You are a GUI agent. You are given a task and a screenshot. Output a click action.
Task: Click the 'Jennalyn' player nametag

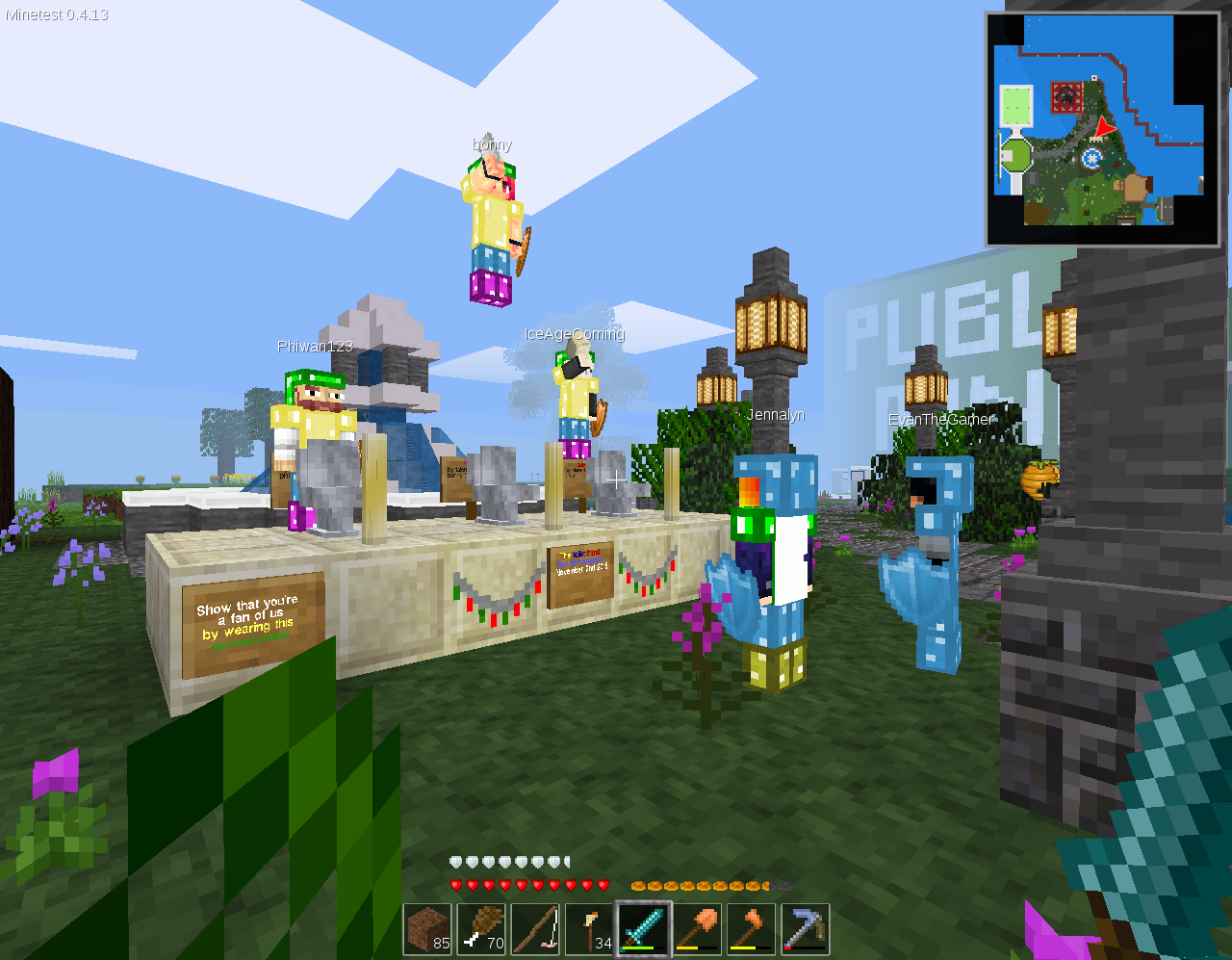(778, 414)
